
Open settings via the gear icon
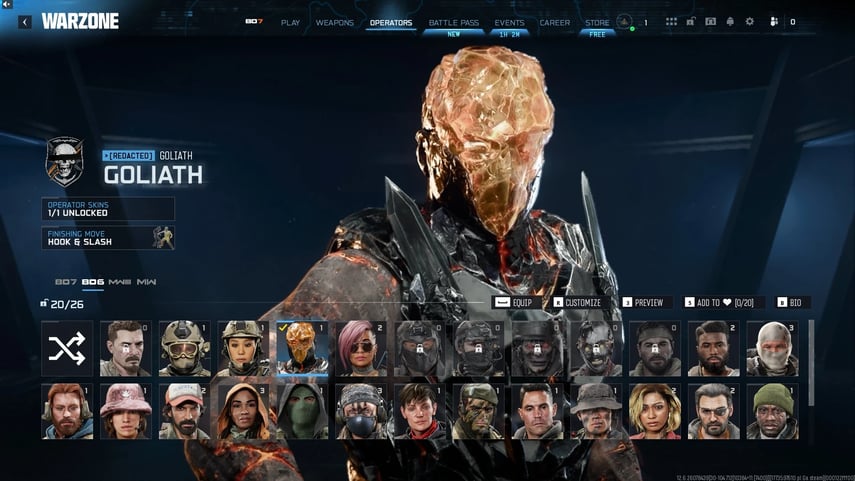point(750,21)
